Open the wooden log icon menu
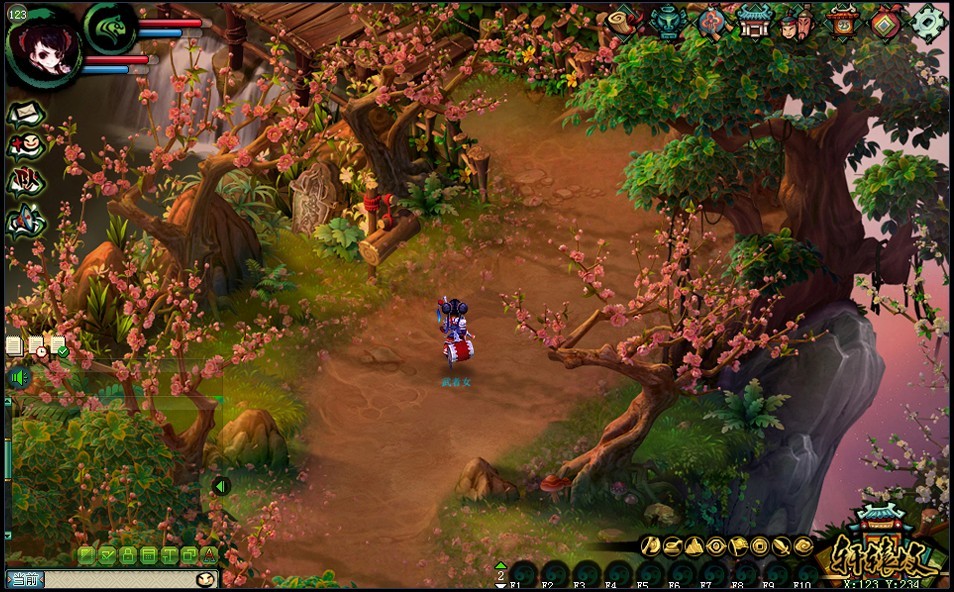This screenshot has height=592, width=954. tap(624, 22)
